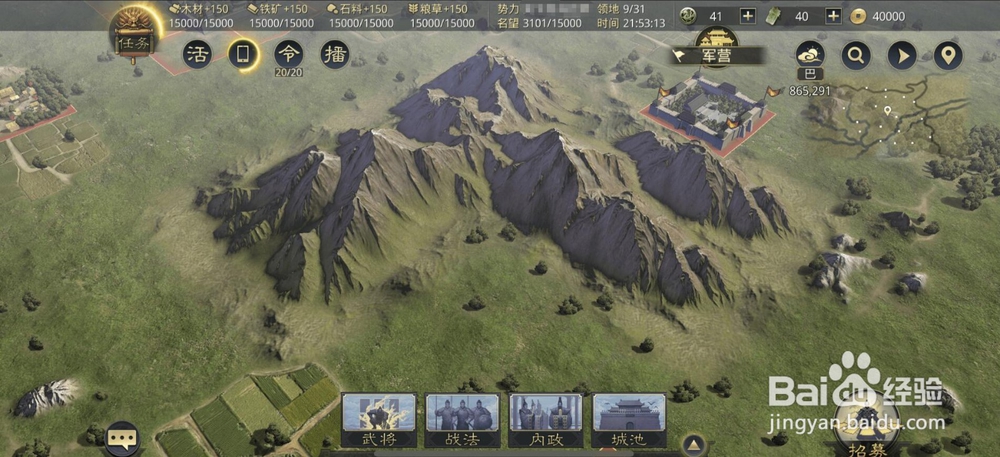
Task: Open the magnifying glass search
Action: click(855, 55)
